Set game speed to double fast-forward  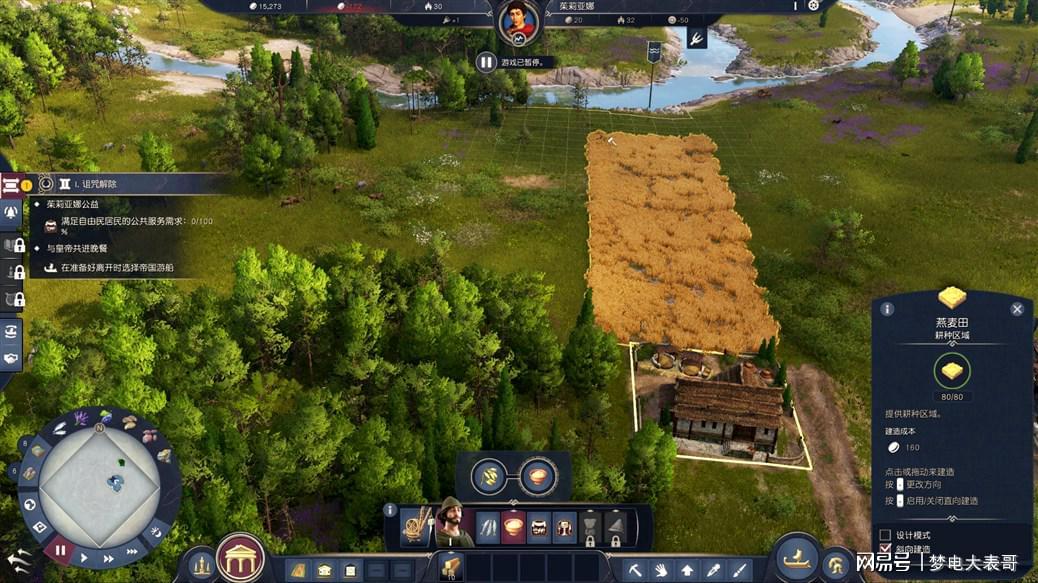point(108,556)
